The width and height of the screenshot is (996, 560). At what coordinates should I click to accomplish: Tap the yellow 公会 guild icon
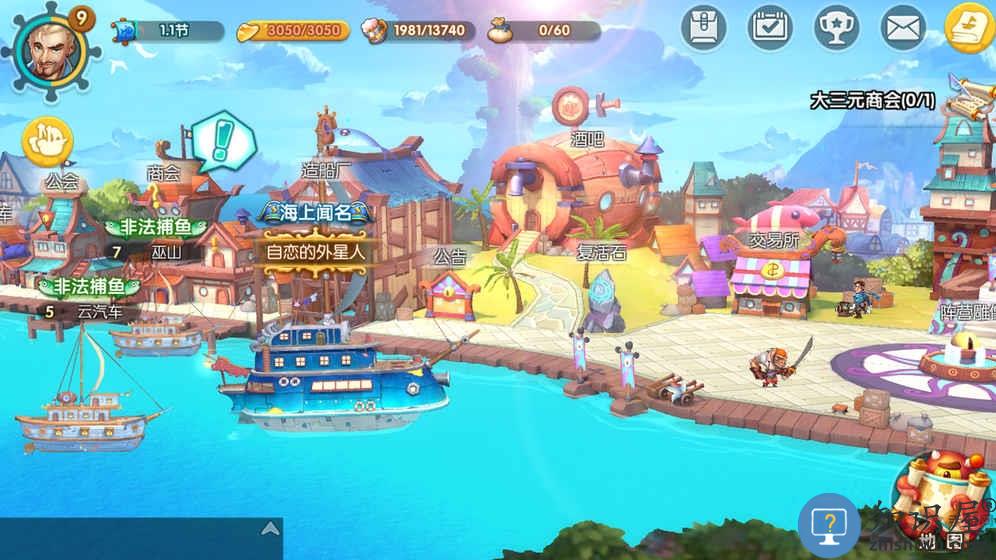(x=47, y=142)
